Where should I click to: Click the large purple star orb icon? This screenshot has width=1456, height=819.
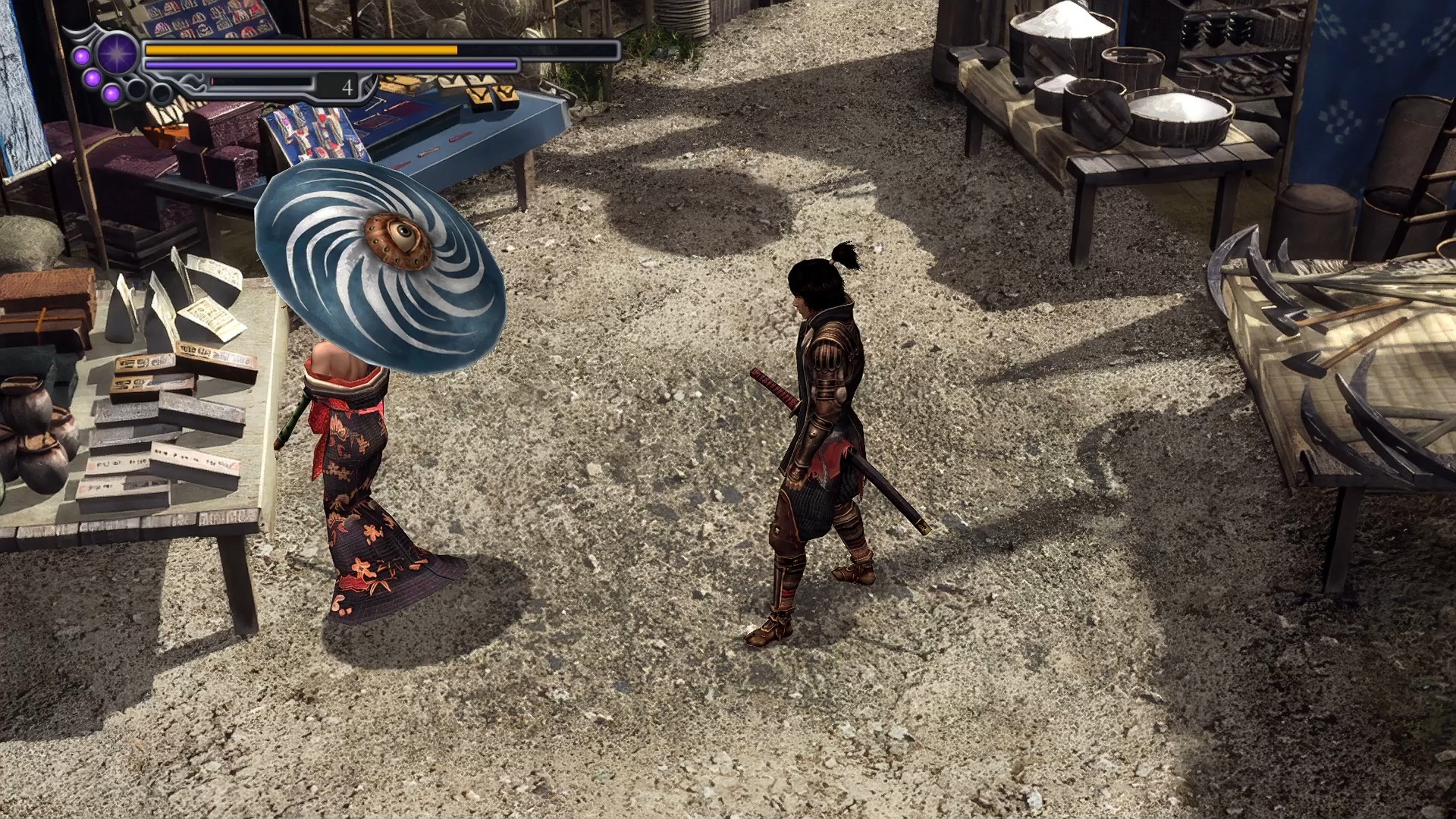(x=118, y=54)
